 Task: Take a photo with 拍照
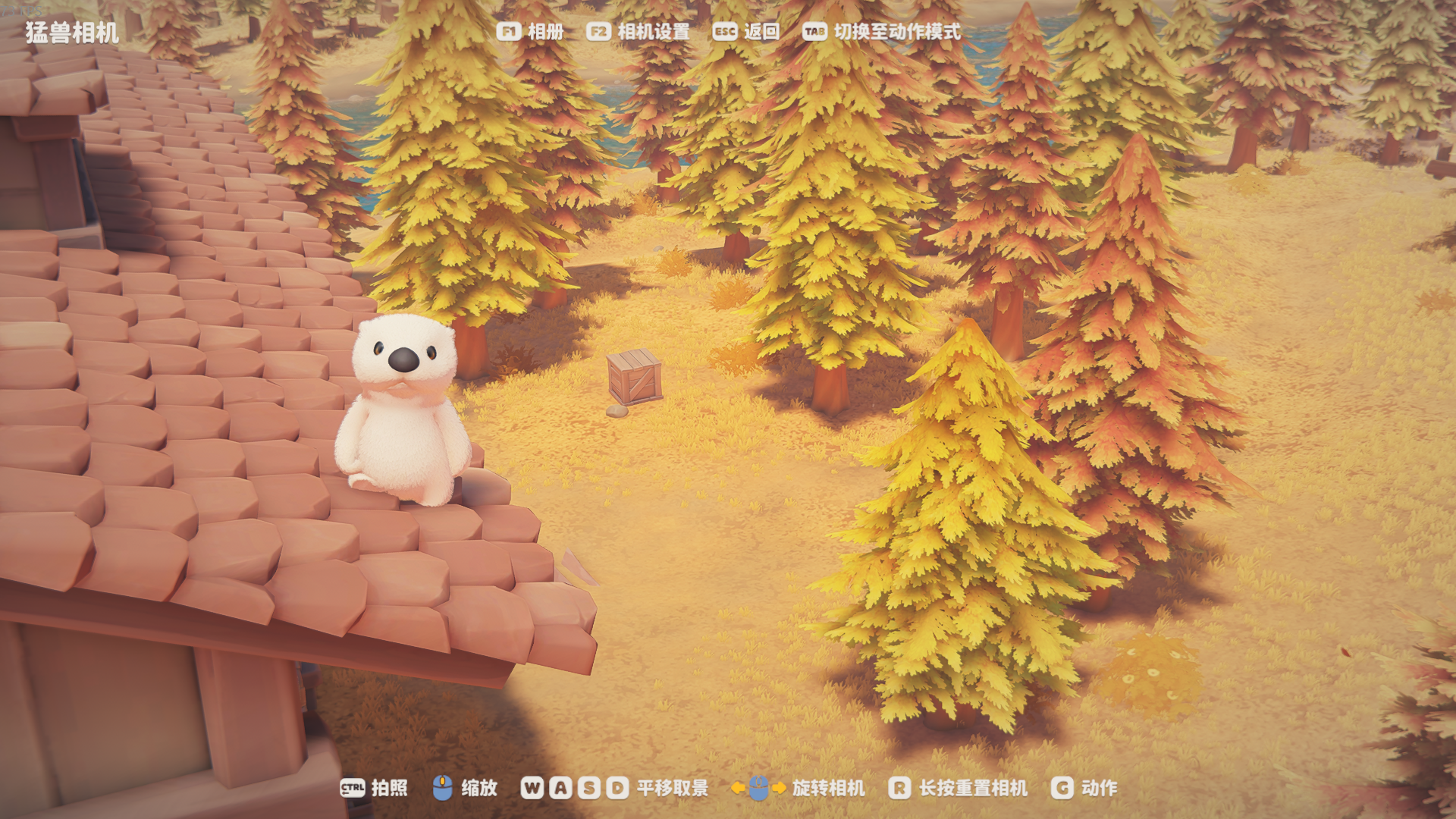pyautogui.click(x=374, y=788)
